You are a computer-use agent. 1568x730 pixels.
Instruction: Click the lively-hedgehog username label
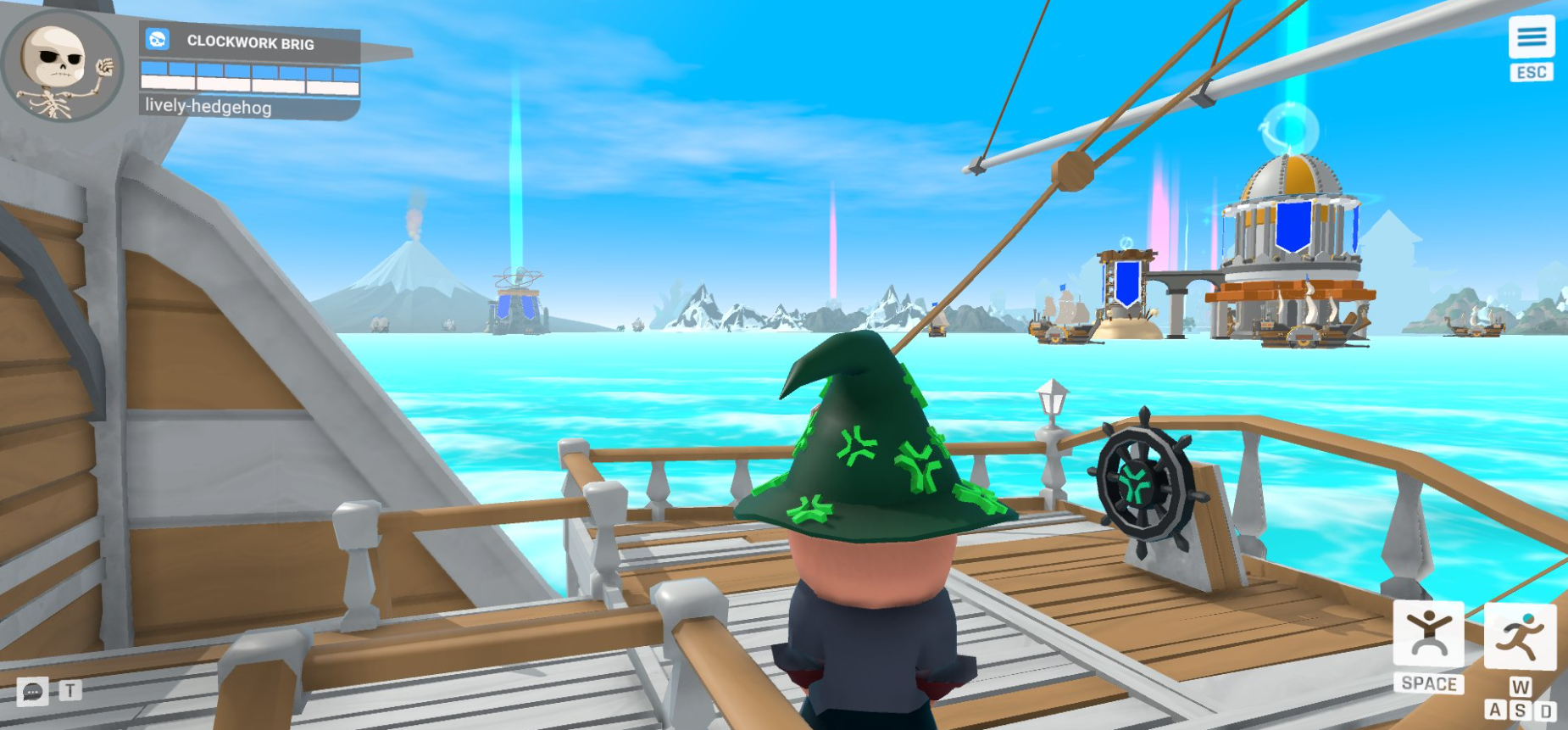tap(208, 109)
